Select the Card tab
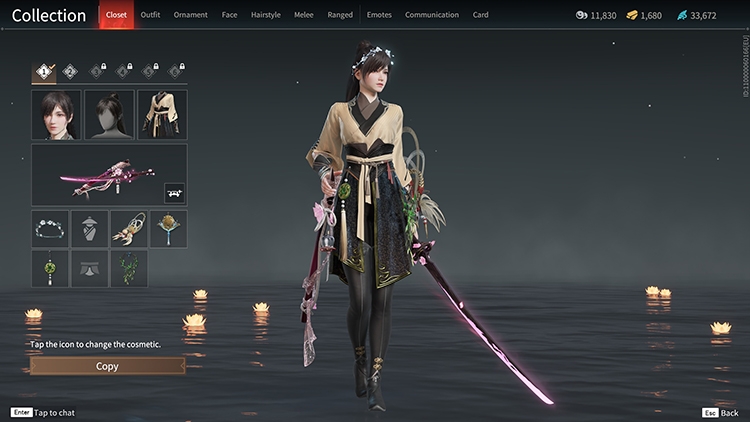 tap(481, 15)
